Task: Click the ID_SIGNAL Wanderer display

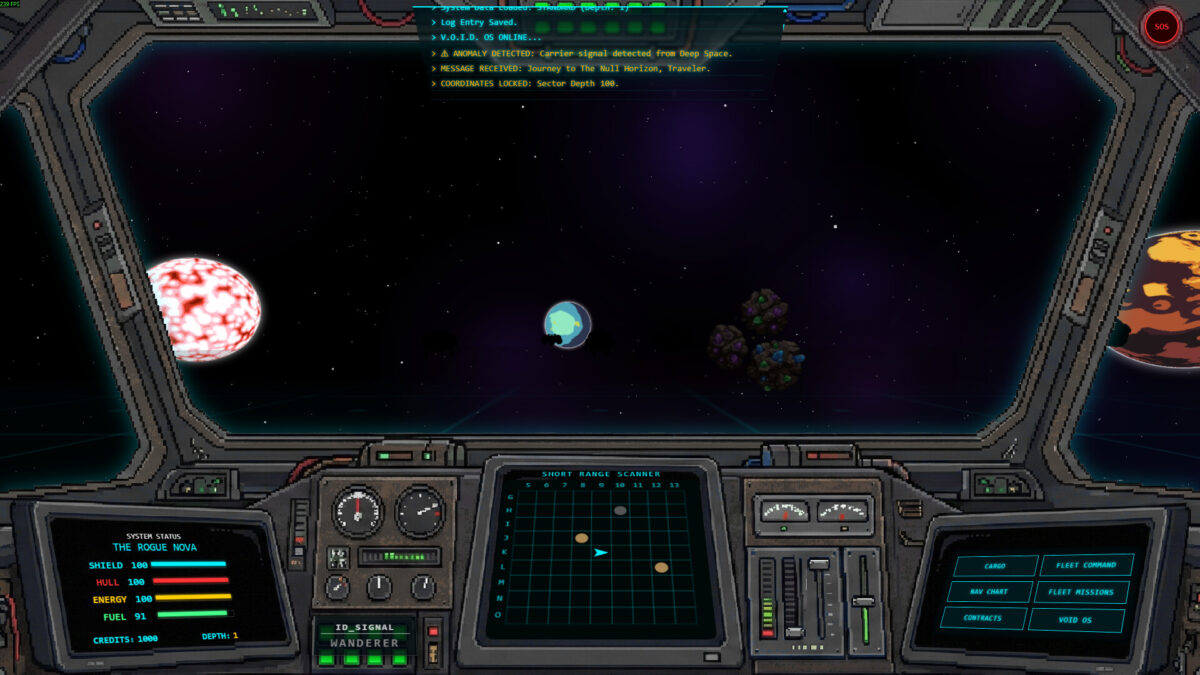Action: [366, 636]
